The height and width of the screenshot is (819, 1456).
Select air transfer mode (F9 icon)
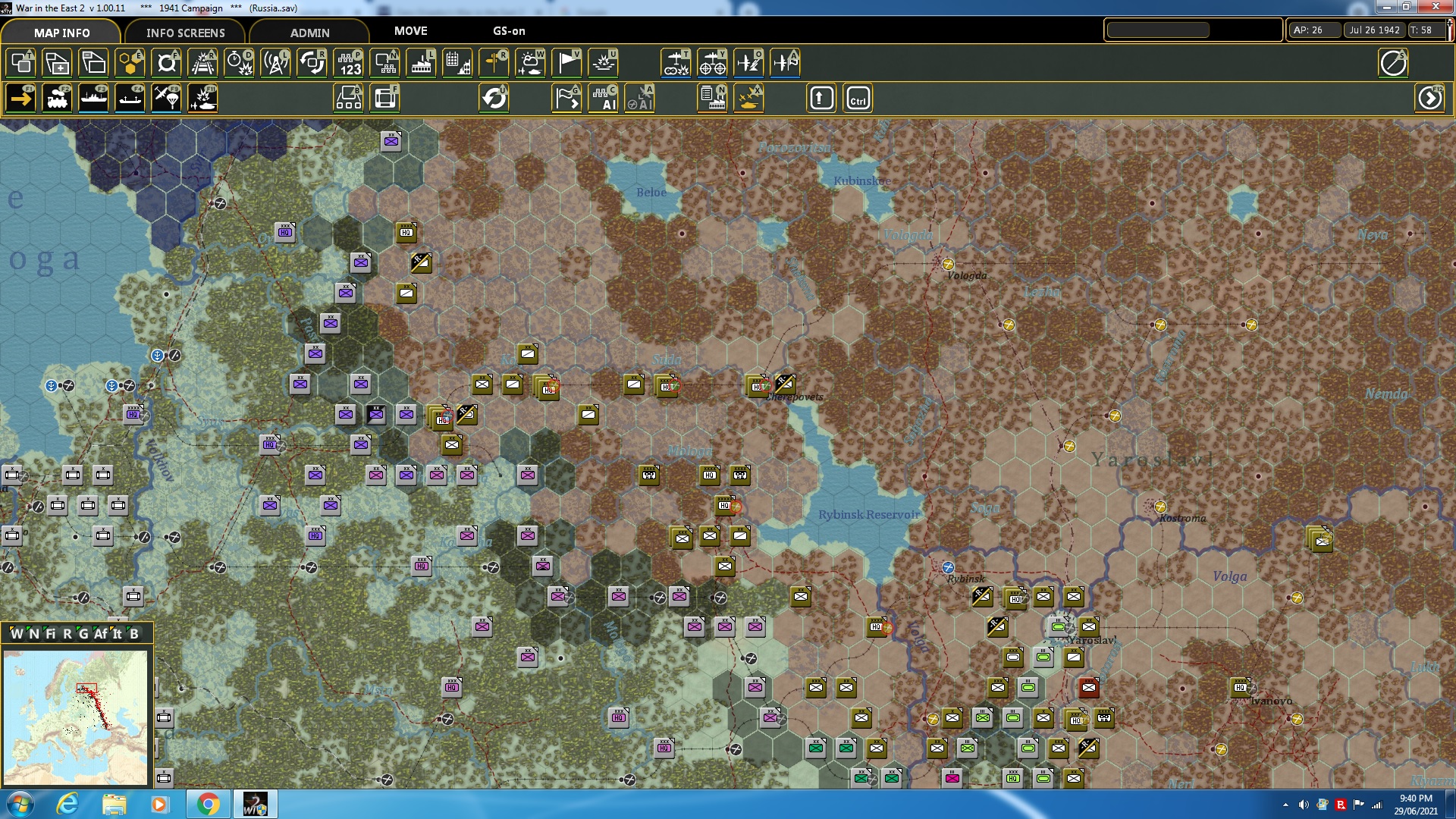[x=166, y=98]
